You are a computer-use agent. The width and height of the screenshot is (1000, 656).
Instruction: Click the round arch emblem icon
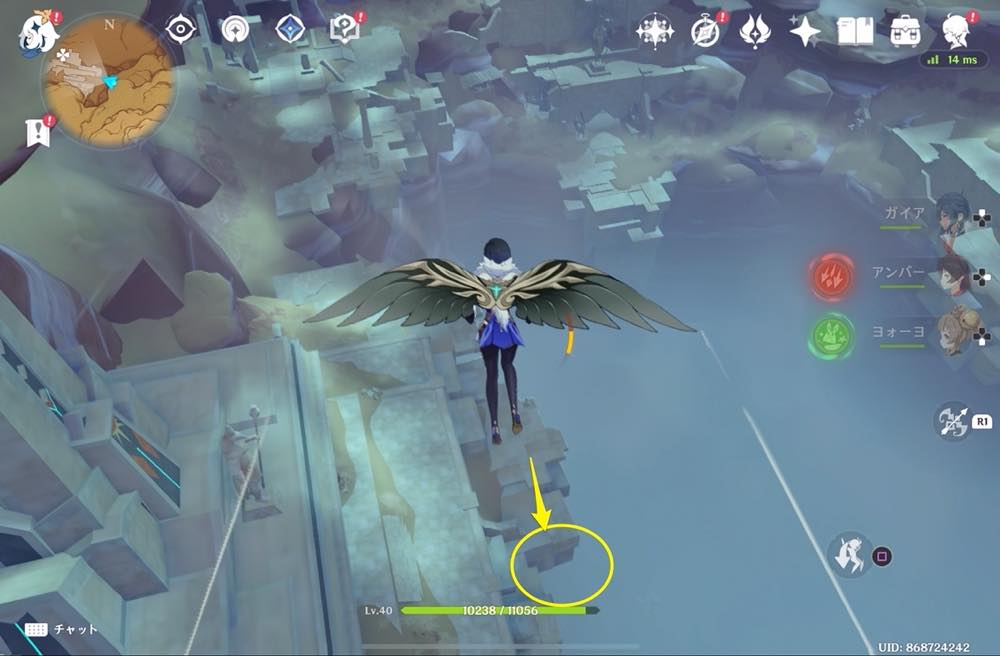pyautogui.click(x=236, y=30)
